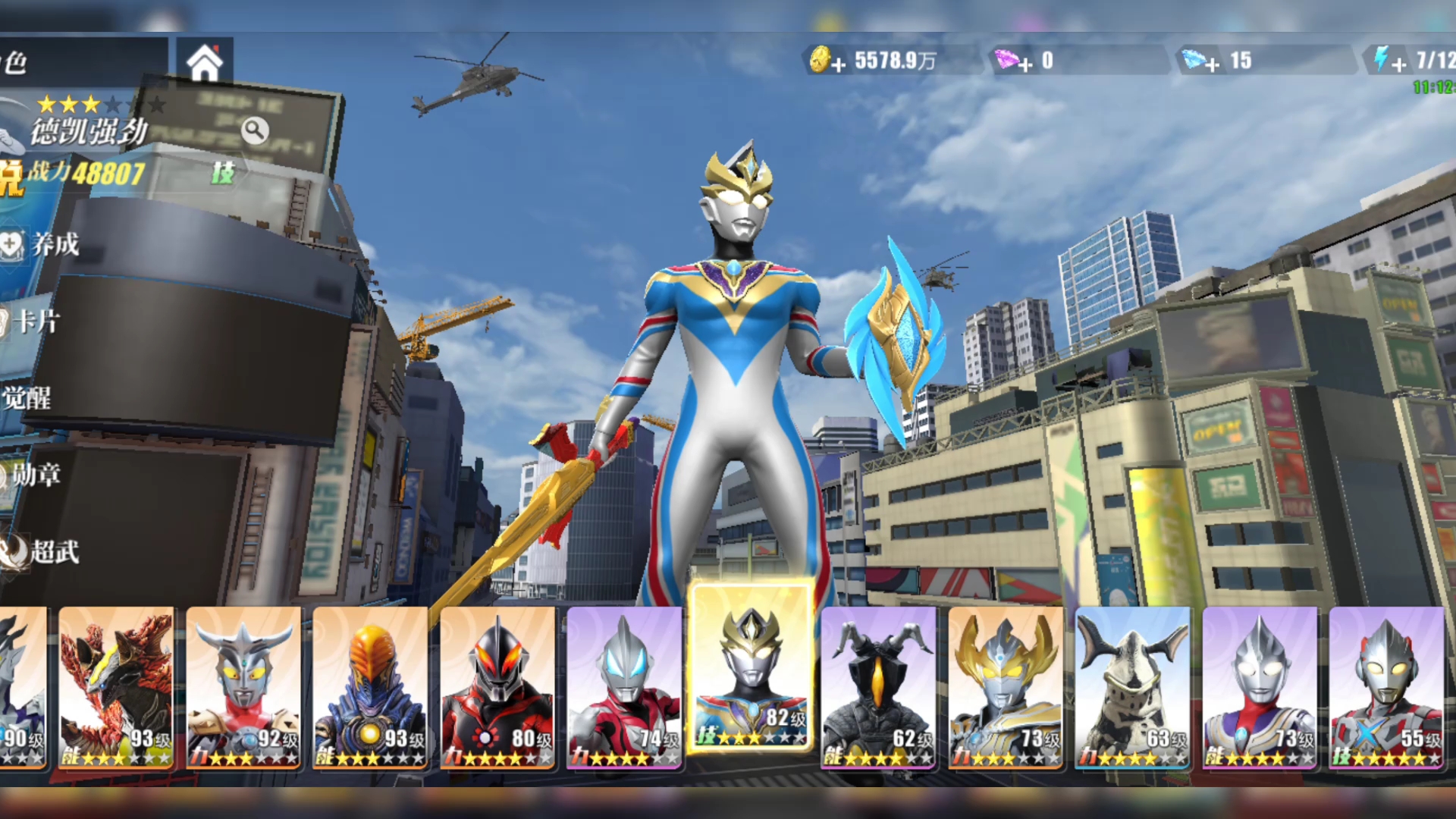The image size is (1456, 819).
Task: Refill lightning energy stamina
Action: (1399, 64)
